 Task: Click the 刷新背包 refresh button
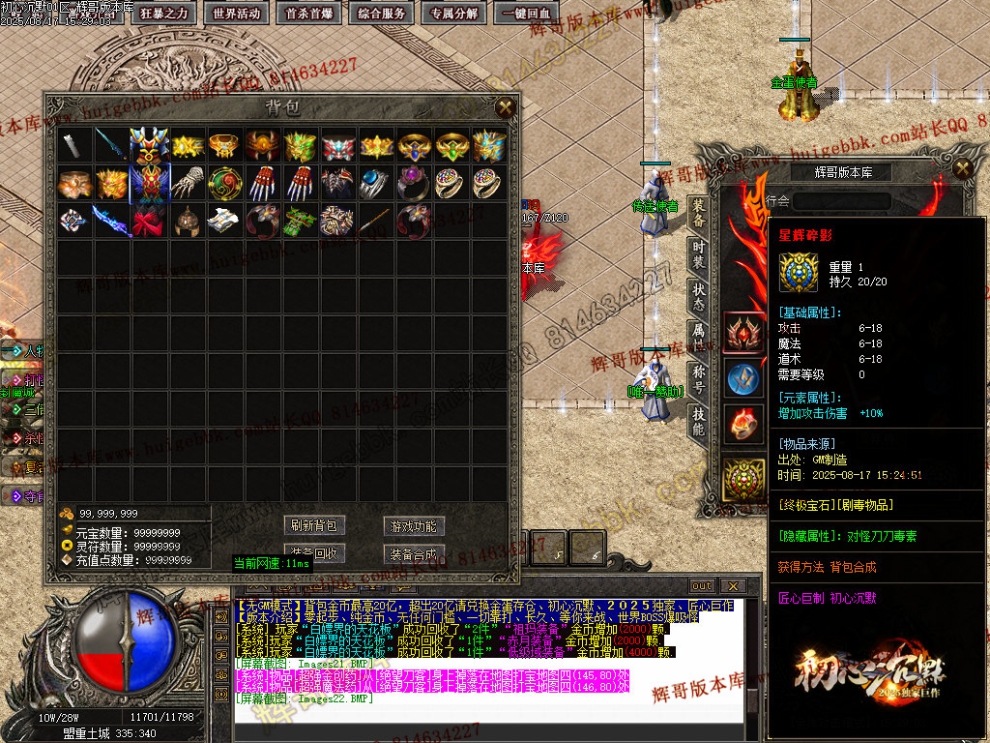point(315,526)
